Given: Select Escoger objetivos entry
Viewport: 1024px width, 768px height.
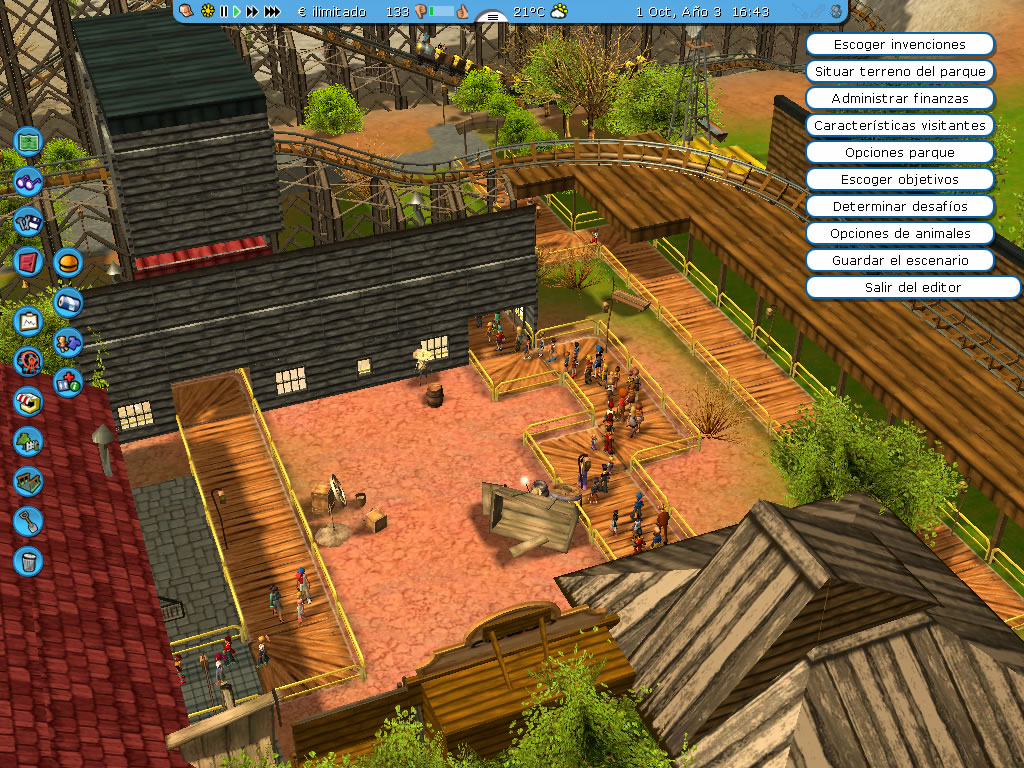Looking at the screenshot, I should [899, 180].
